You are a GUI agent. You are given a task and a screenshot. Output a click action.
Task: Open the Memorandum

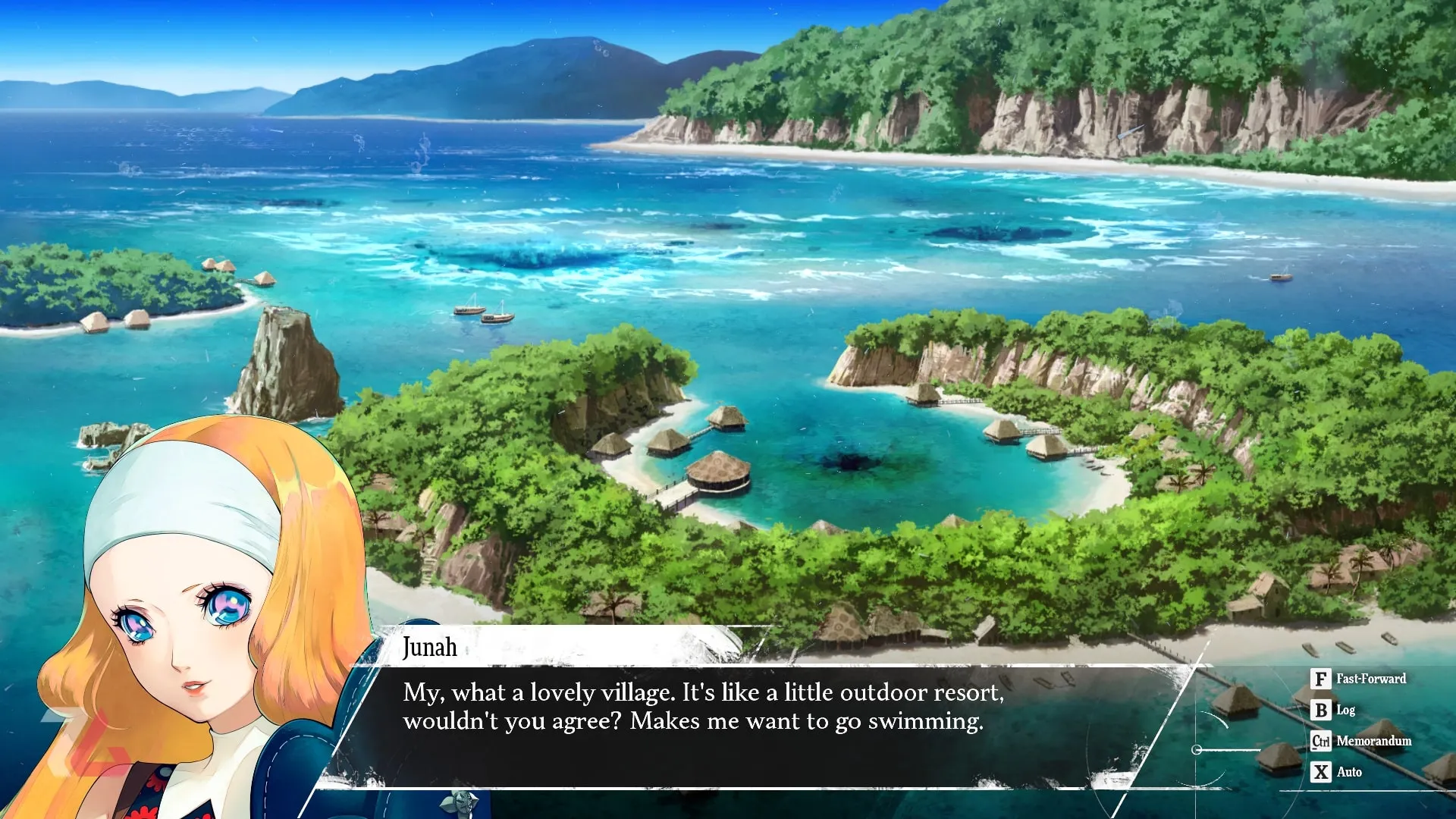click(x=1362, y=741)
